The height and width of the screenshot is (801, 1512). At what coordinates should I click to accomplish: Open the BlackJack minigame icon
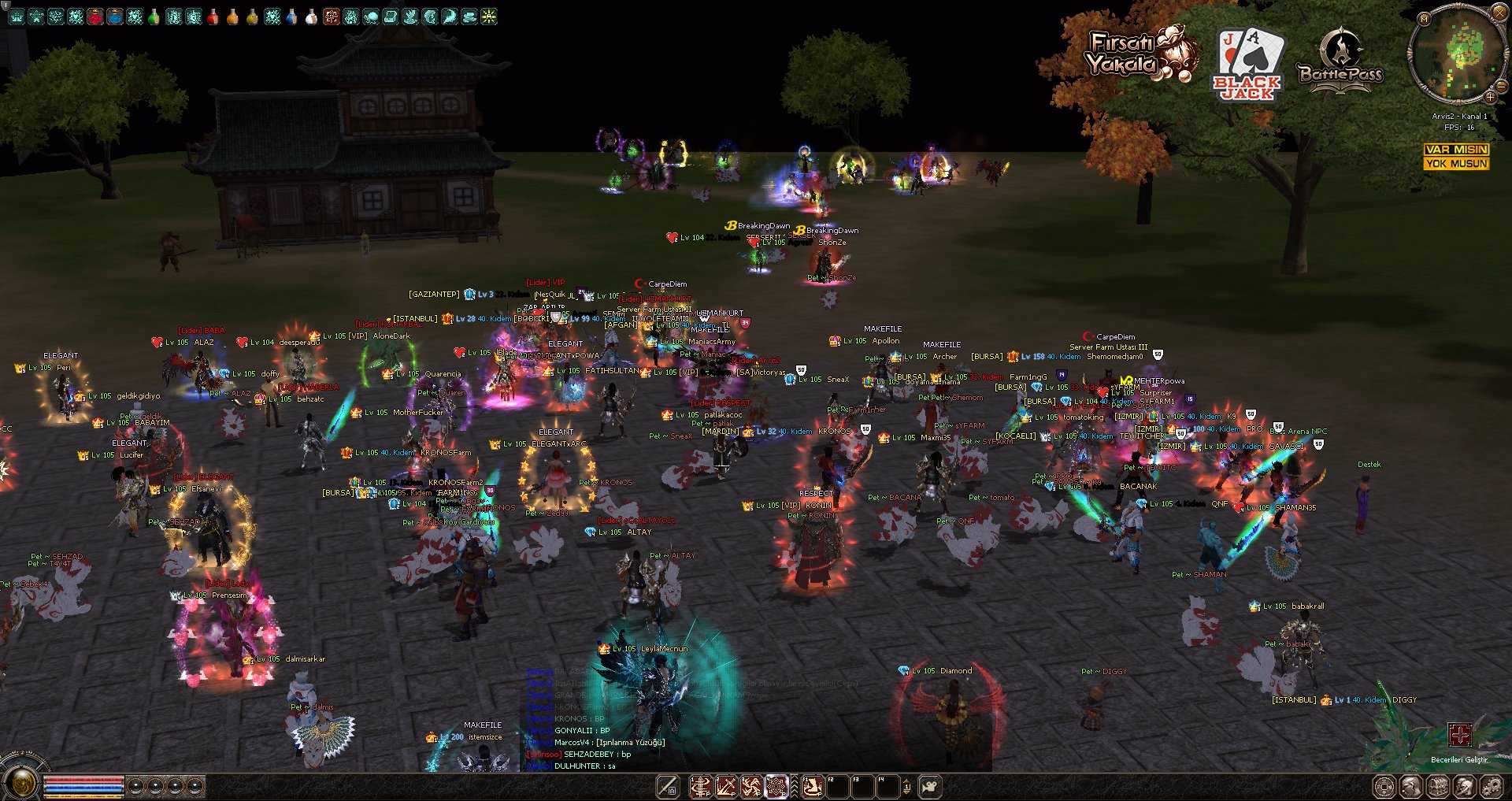[x=1250, y=61]
